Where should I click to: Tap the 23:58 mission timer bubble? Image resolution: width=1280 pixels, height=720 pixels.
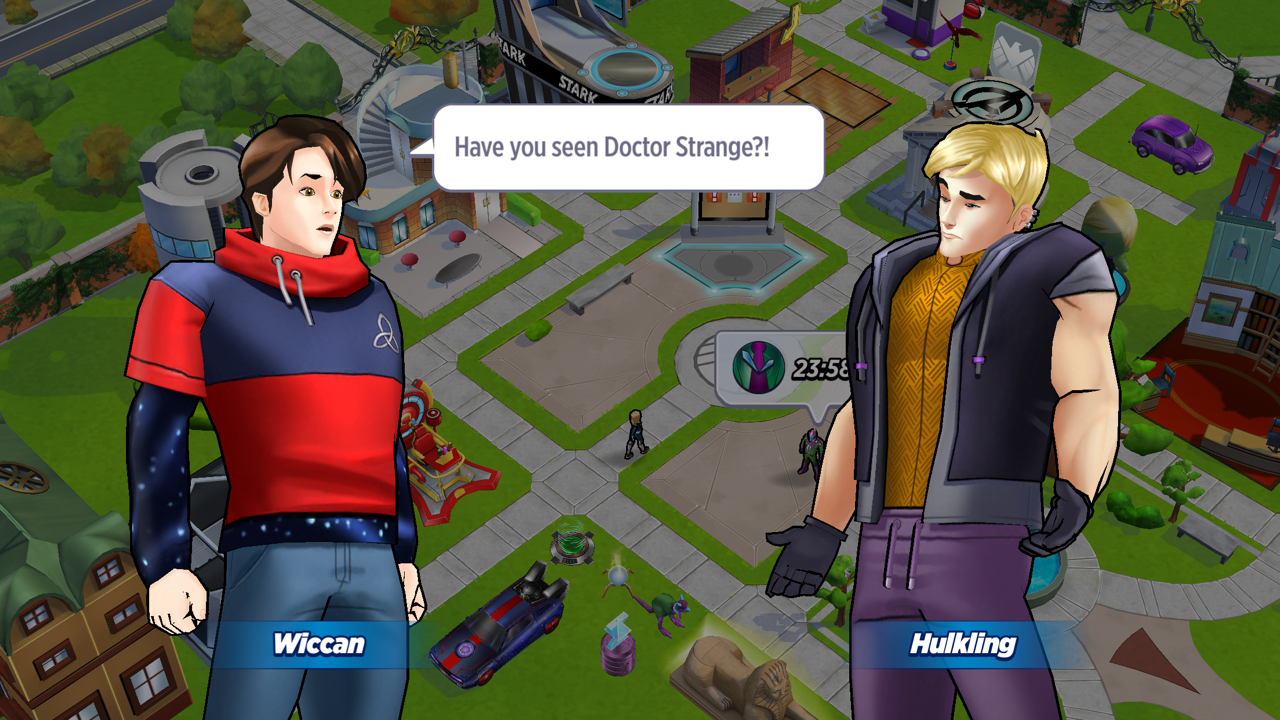[785, 368]
